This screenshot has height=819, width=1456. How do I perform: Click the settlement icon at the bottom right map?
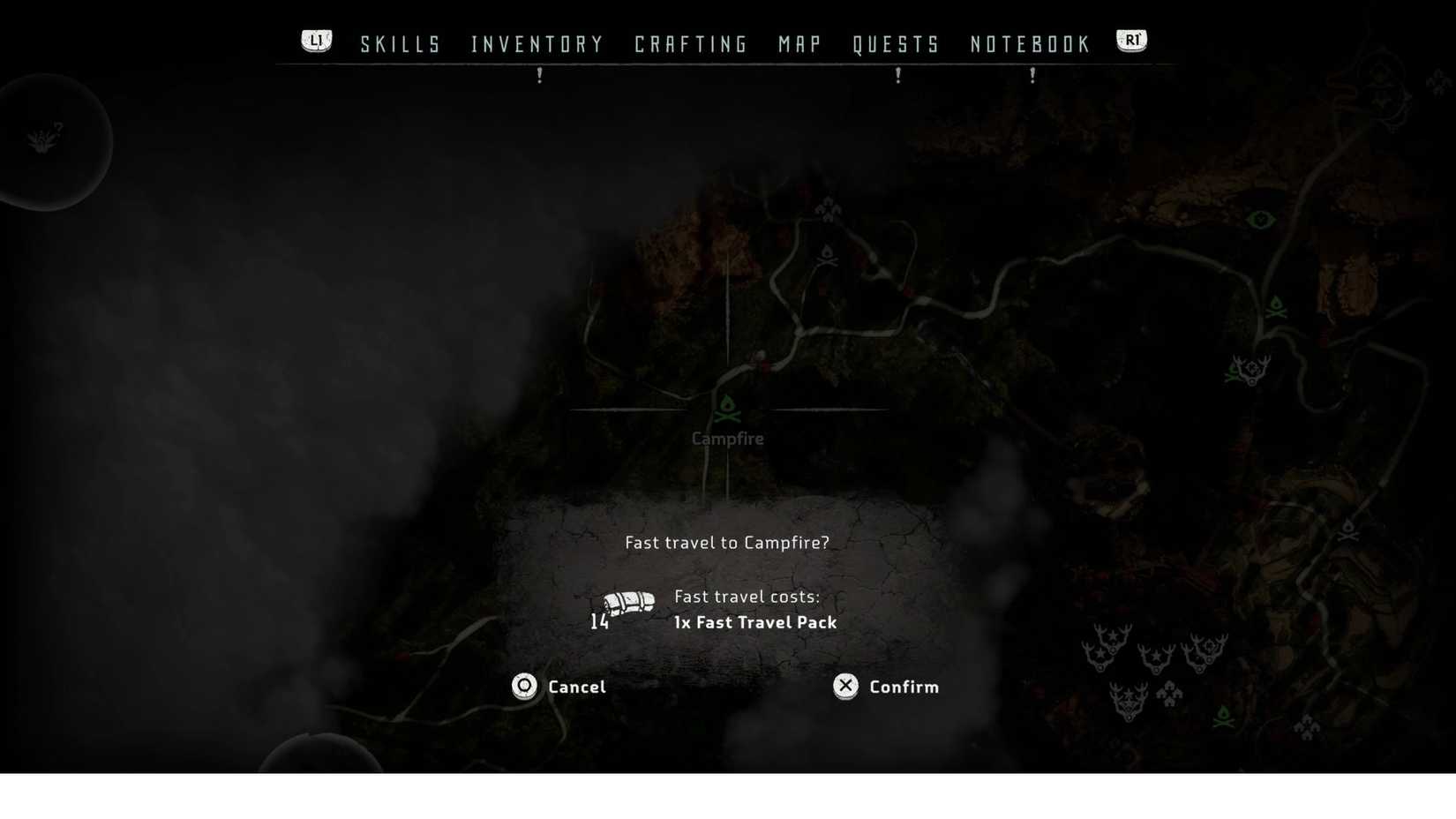pyautogui.click(x=1307, y=727)
